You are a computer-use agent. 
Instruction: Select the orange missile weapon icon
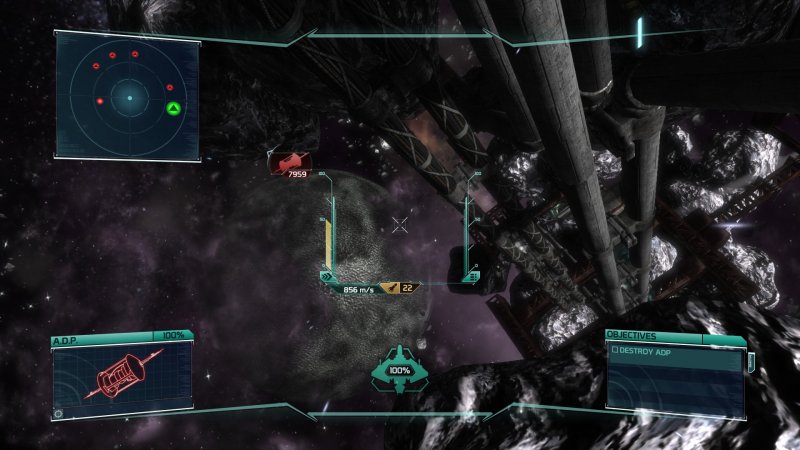point(394,288)
